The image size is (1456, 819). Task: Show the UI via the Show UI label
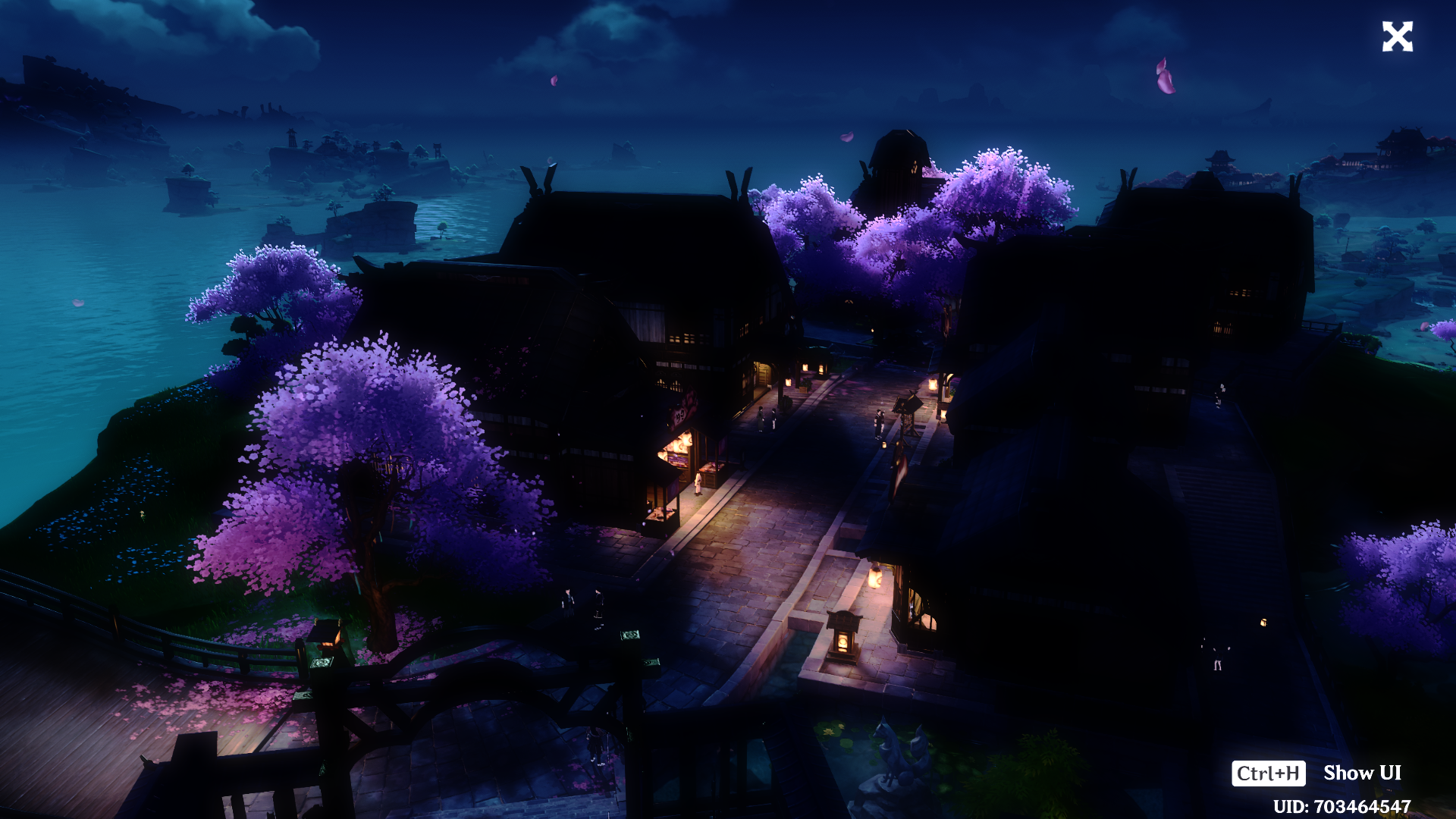point(1361,773)
